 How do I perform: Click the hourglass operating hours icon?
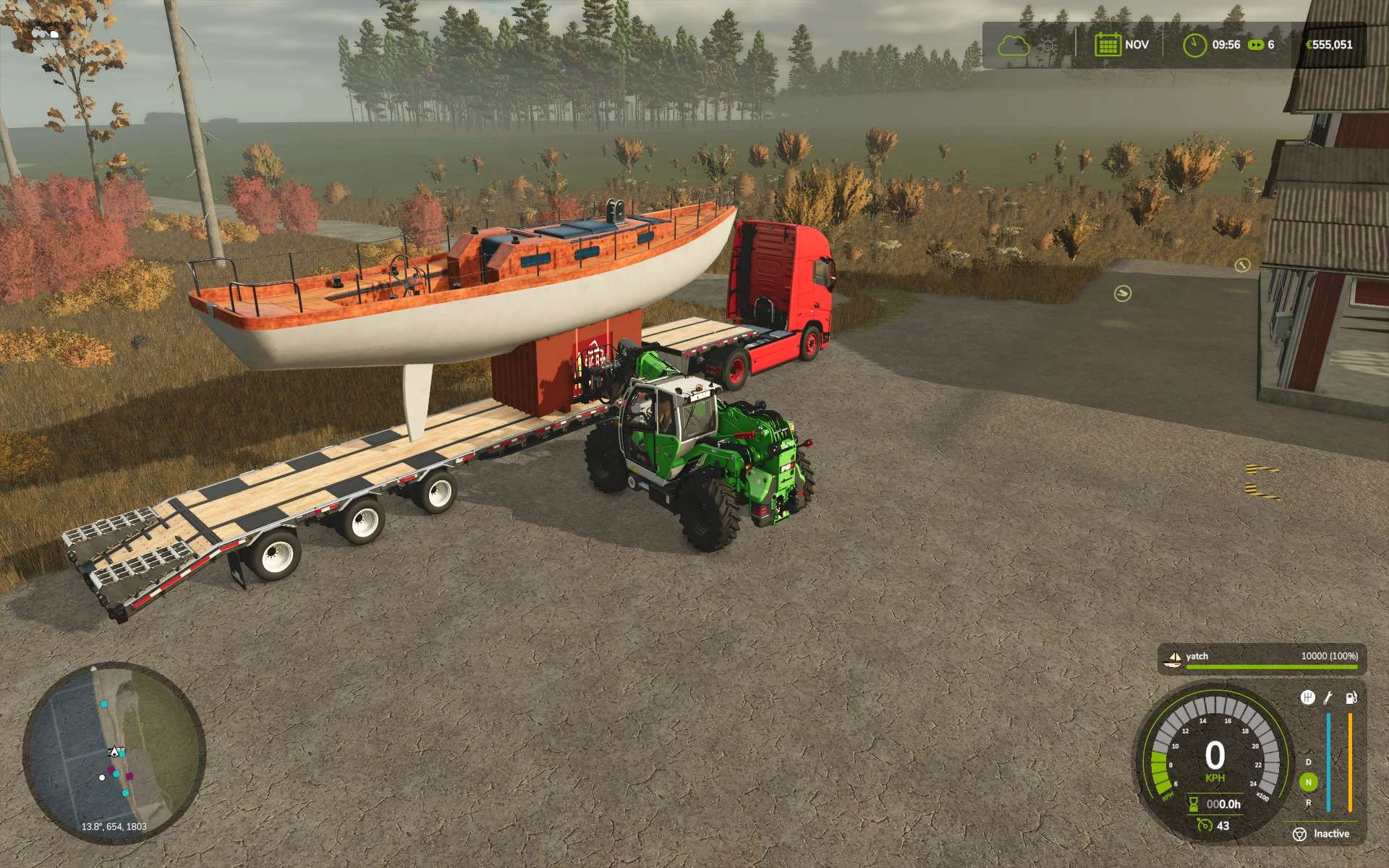[1194, 804]
